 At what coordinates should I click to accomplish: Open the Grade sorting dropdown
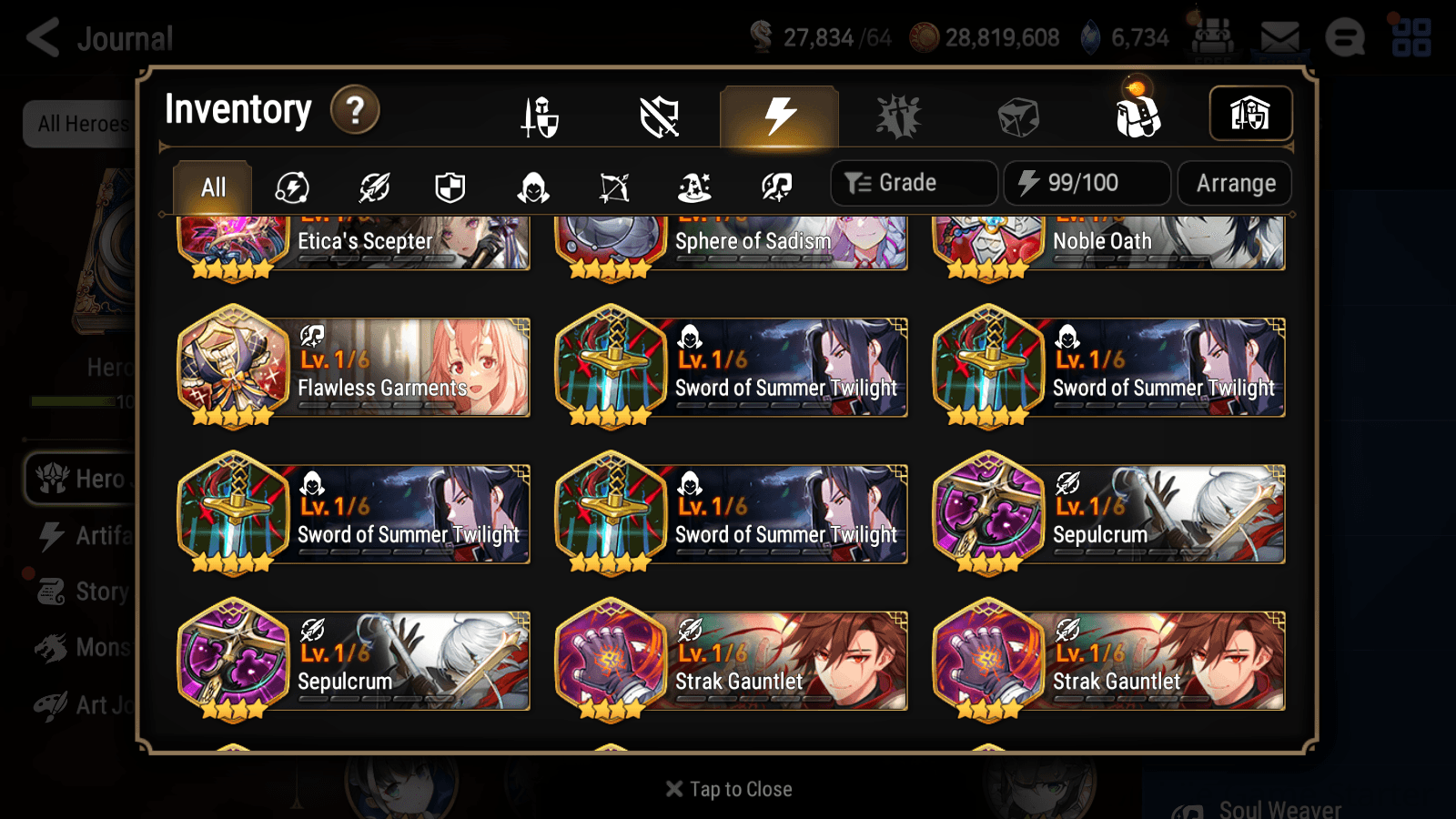(913, 182)
